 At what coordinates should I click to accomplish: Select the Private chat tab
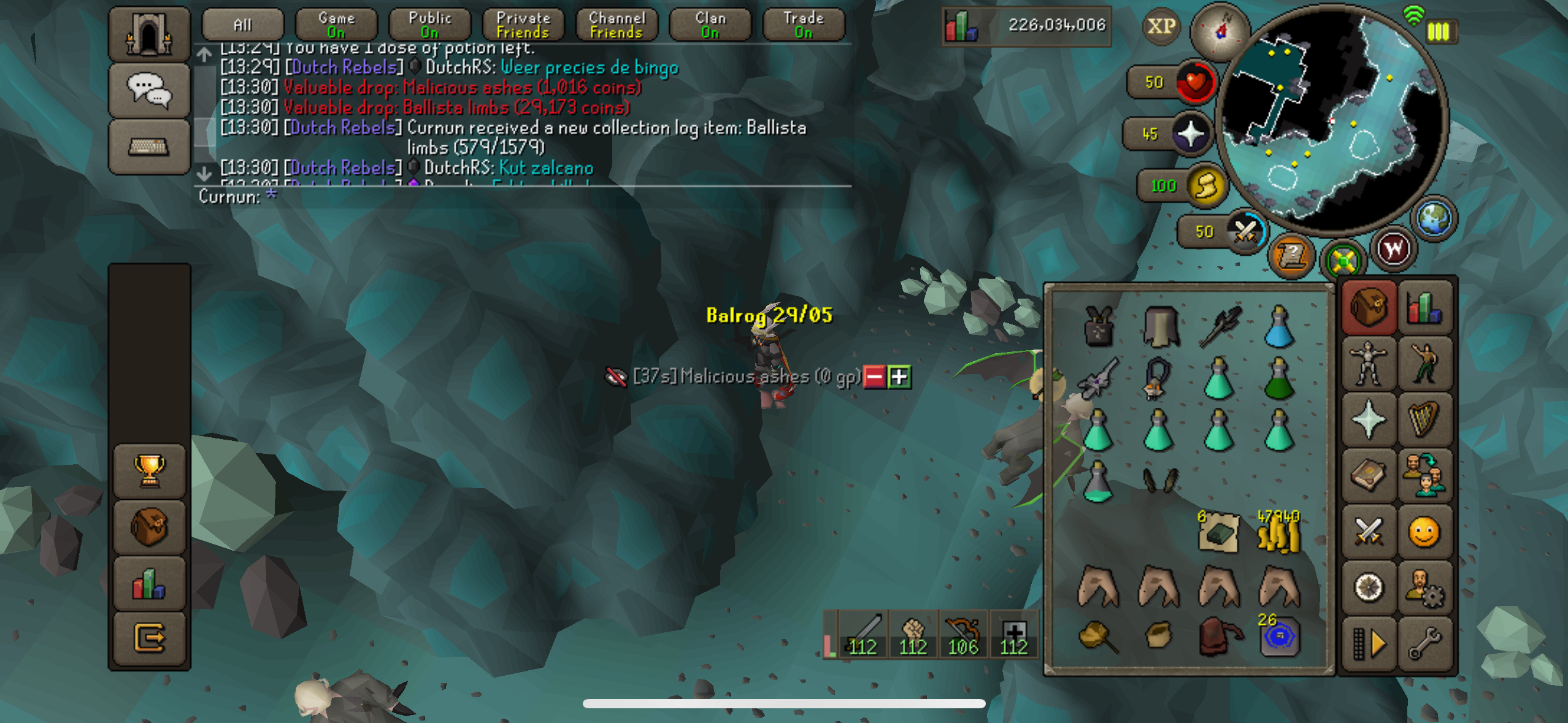(523, 25)
